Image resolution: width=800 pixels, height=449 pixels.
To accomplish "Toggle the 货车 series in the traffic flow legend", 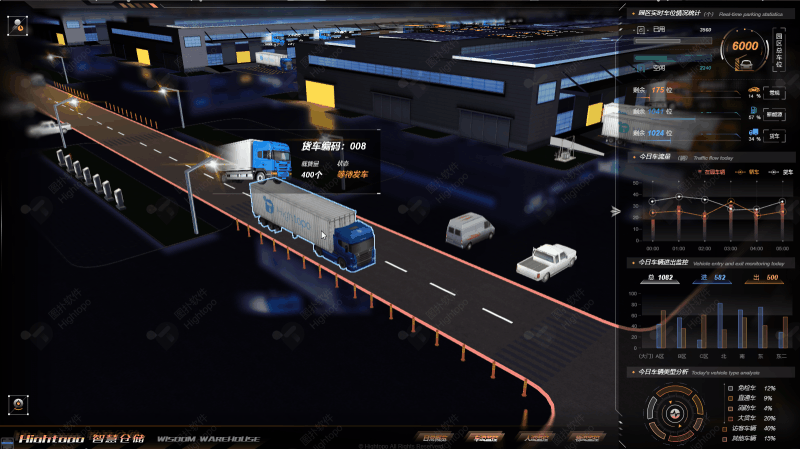I will [782, 172].
